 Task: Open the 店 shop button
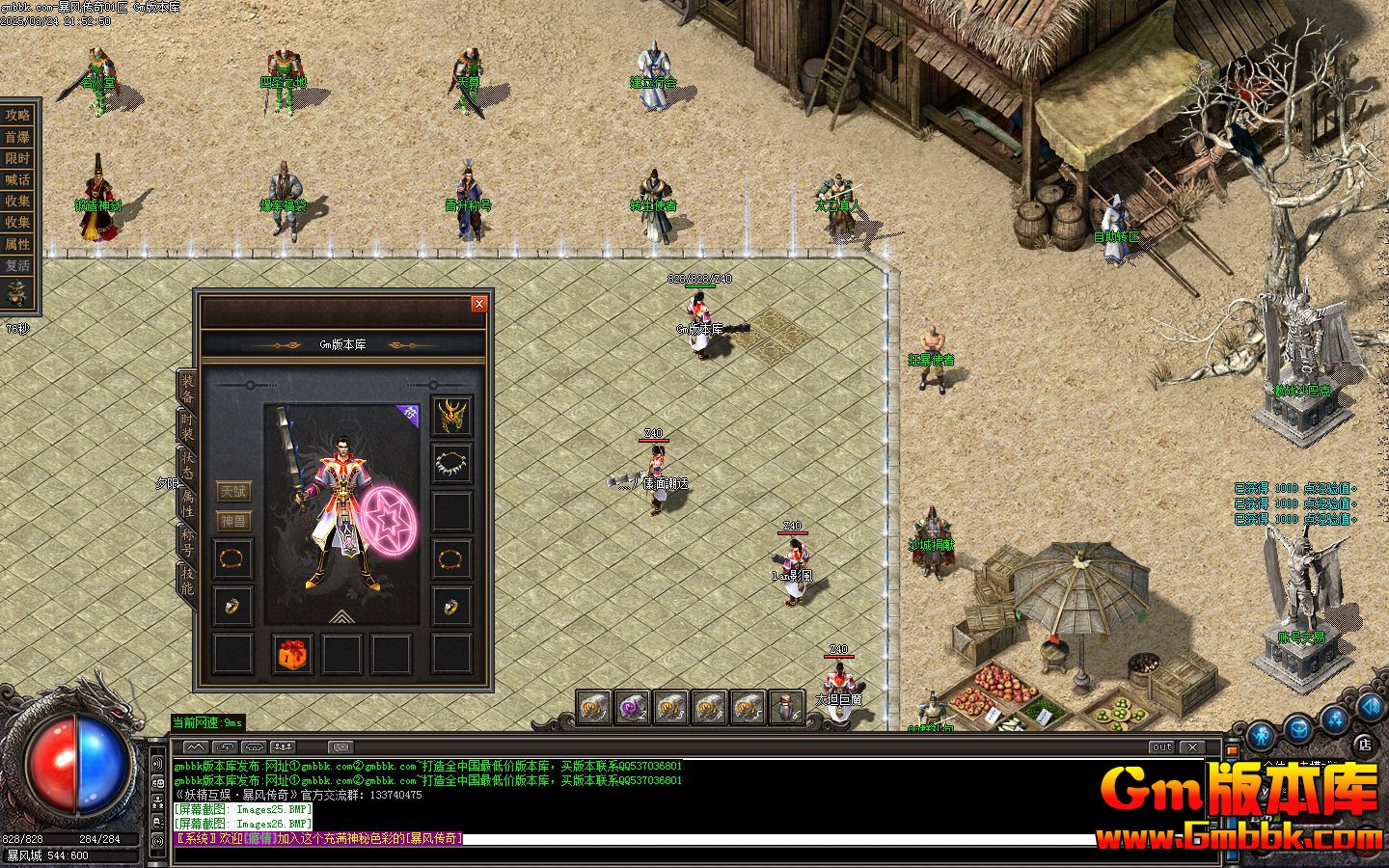pyautogui.click(x=1364, y=743)
